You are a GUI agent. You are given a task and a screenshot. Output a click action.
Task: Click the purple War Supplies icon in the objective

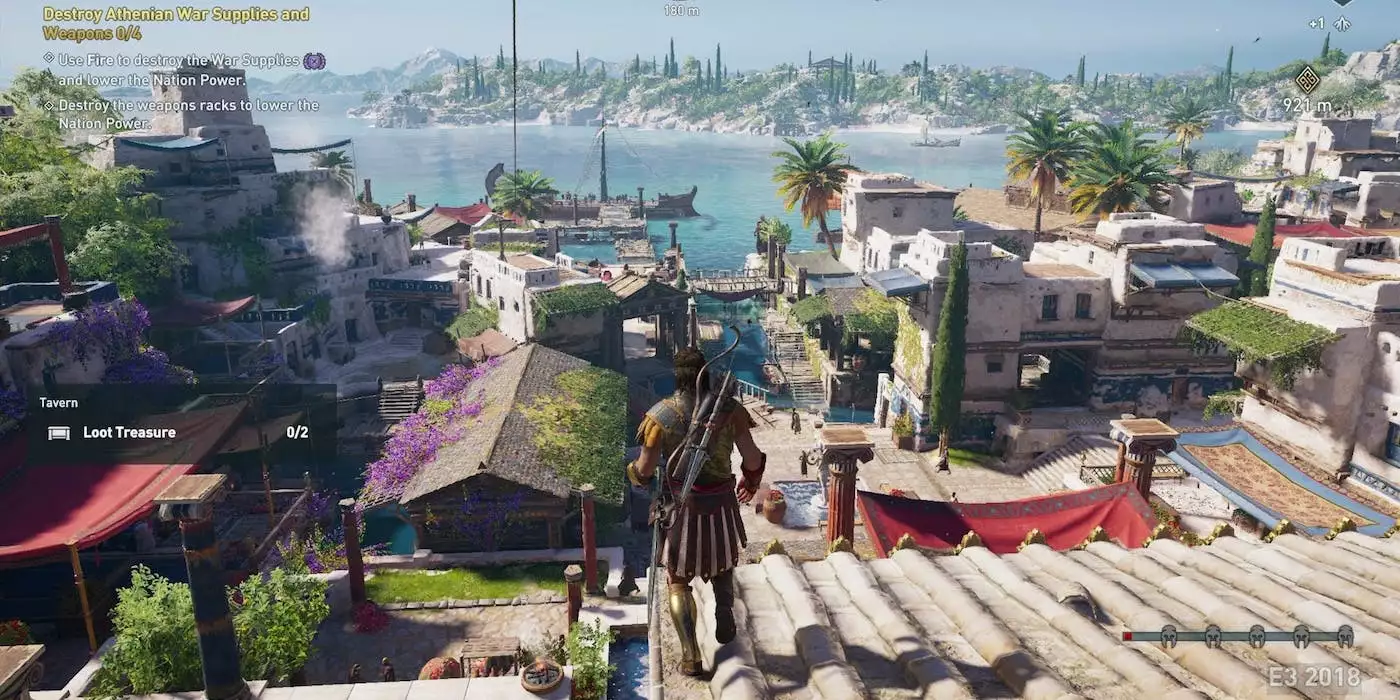click(314, 61)
